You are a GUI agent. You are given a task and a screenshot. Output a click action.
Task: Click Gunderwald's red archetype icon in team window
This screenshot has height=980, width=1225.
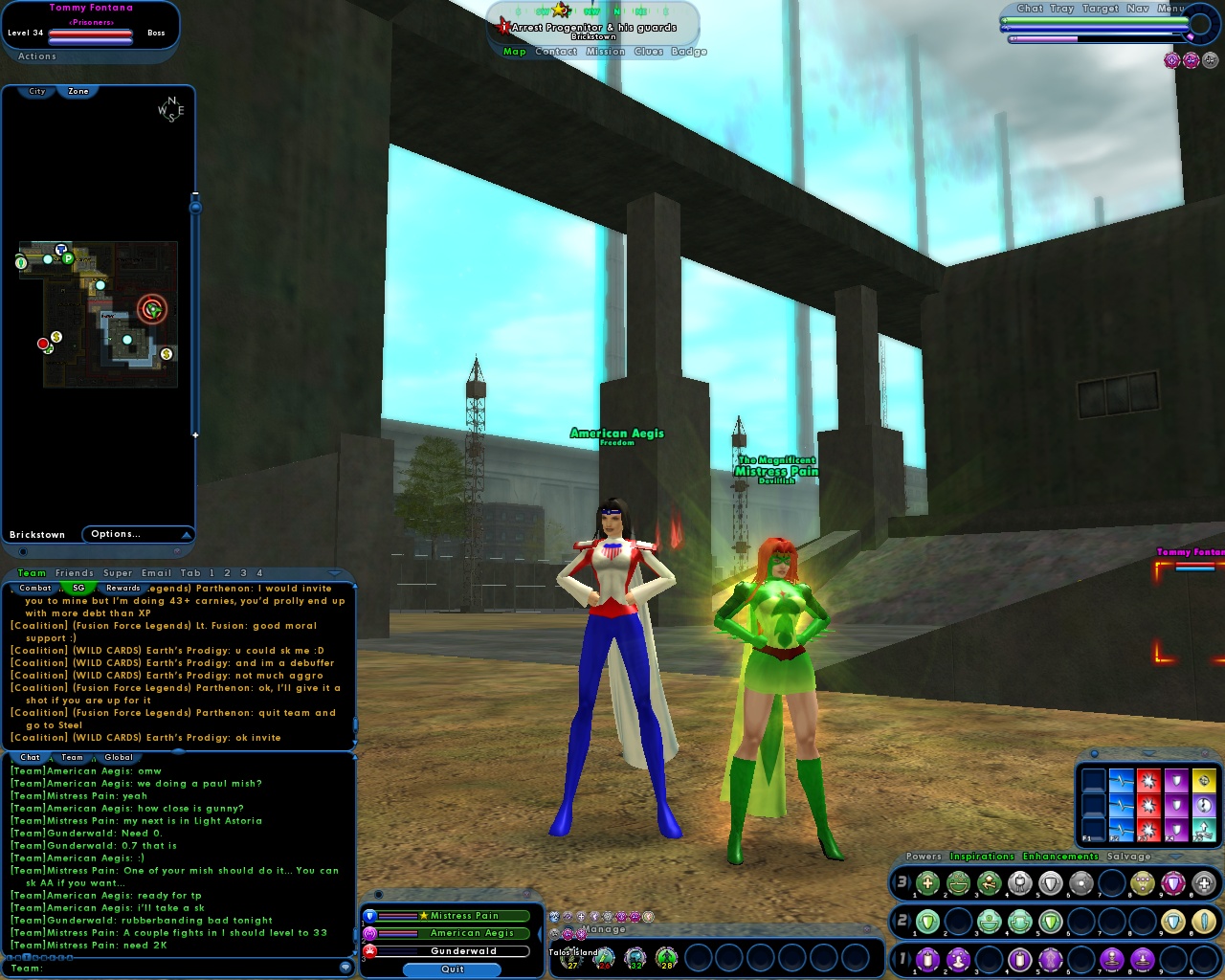coord(369,951)
